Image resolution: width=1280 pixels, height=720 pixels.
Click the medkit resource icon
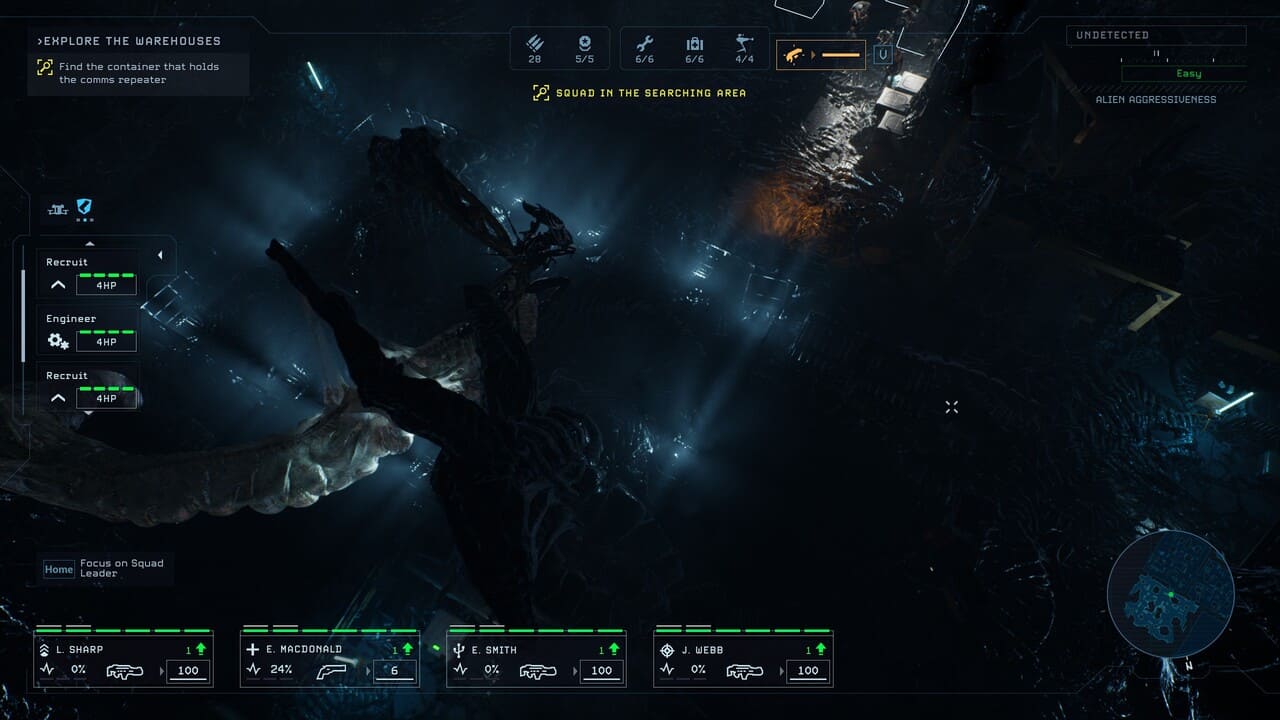point(694,44)
